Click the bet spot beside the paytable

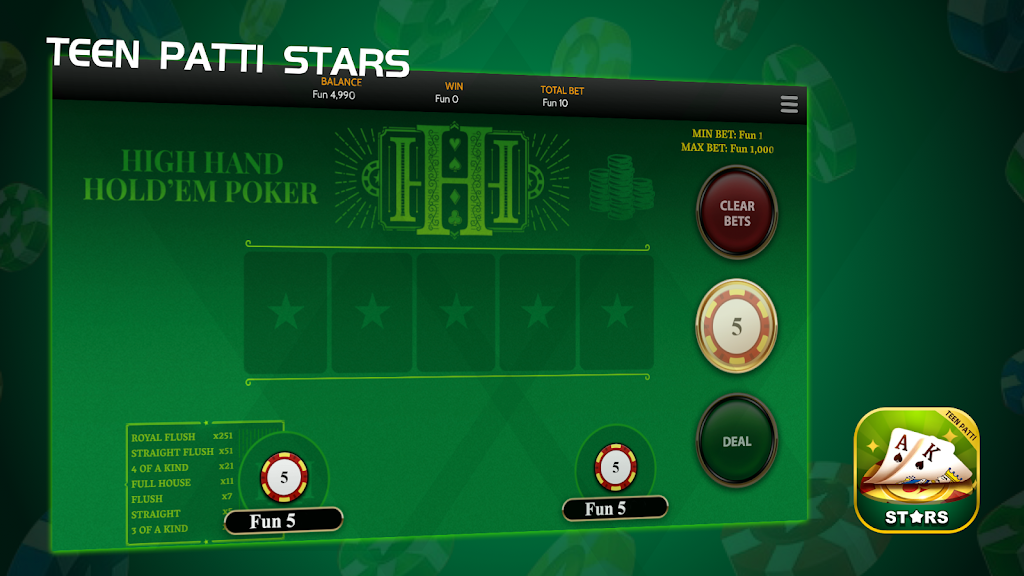click(x=284, y=477)
